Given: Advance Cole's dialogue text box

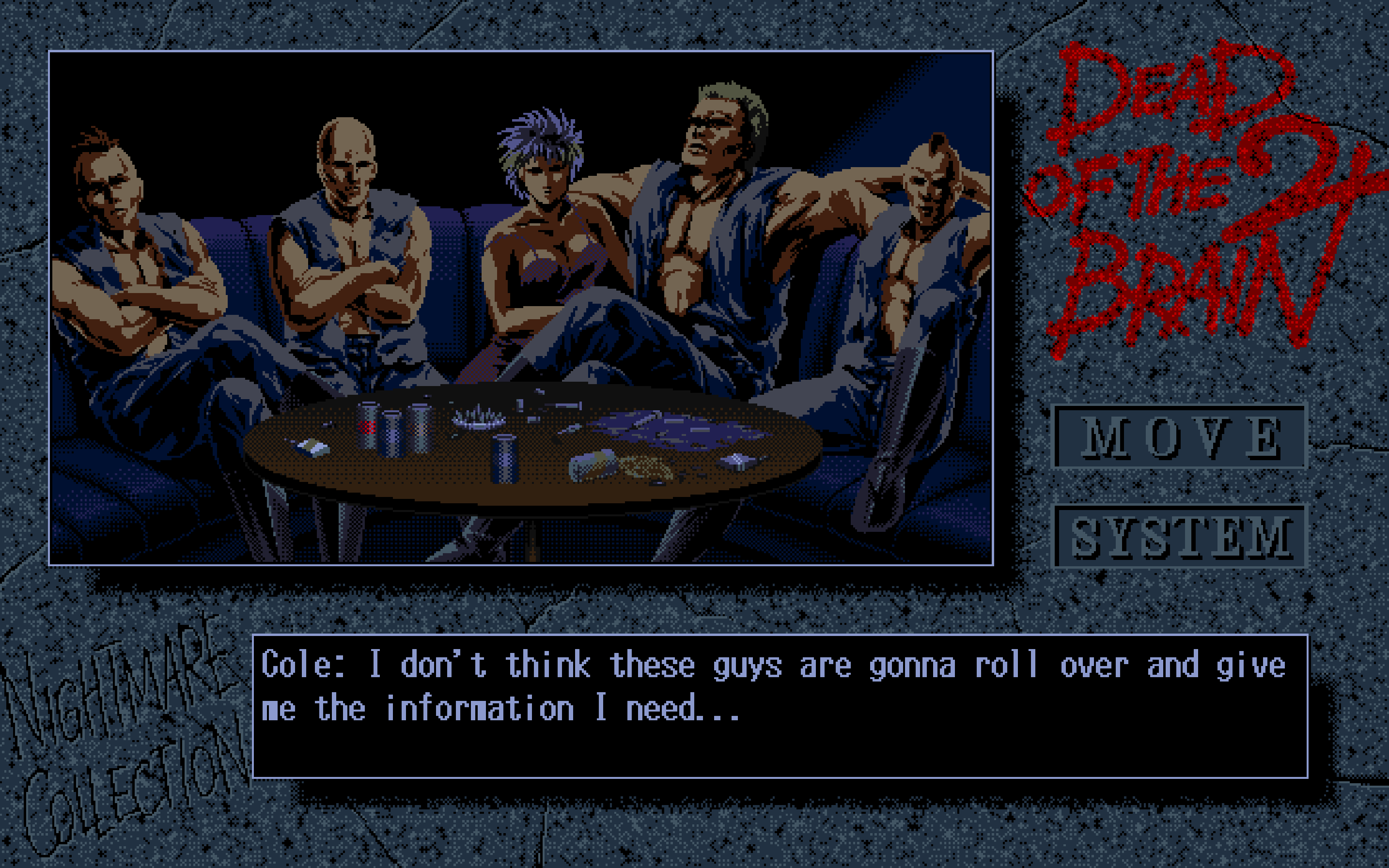Looking at the screenshot, I should 780,706.
